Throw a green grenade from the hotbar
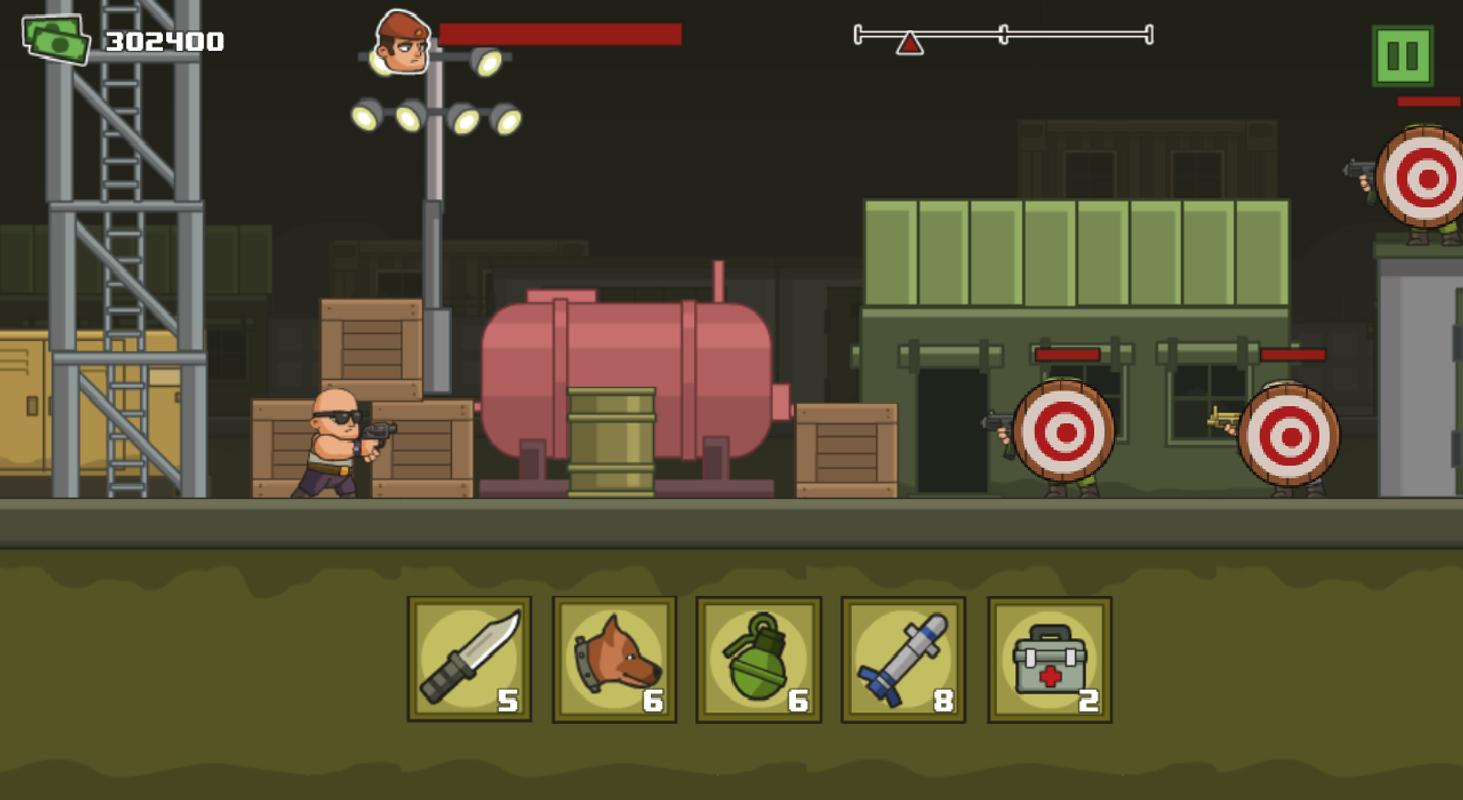The width and height of the screenshot is (1463, 800). [758, 659]
